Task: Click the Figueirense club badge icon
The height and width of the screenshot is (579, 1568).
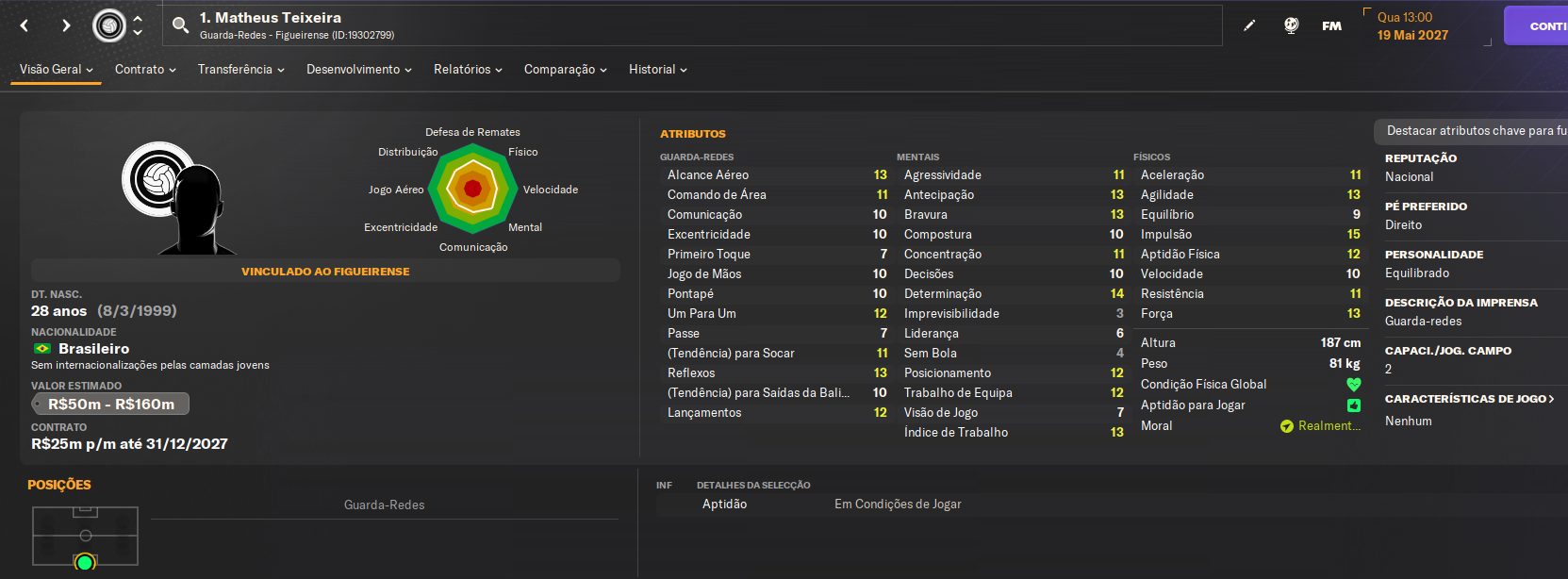Action: 109,25
